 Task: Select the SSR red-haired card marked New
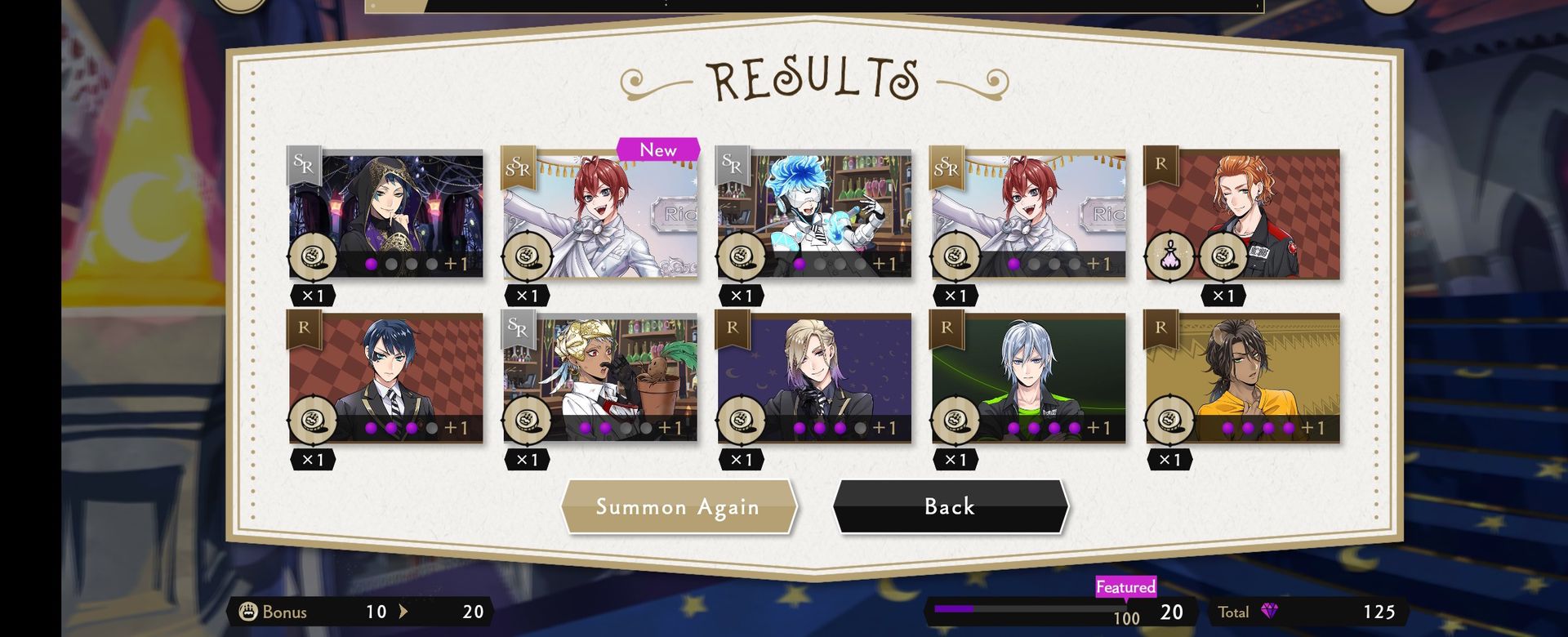[600, 214]
